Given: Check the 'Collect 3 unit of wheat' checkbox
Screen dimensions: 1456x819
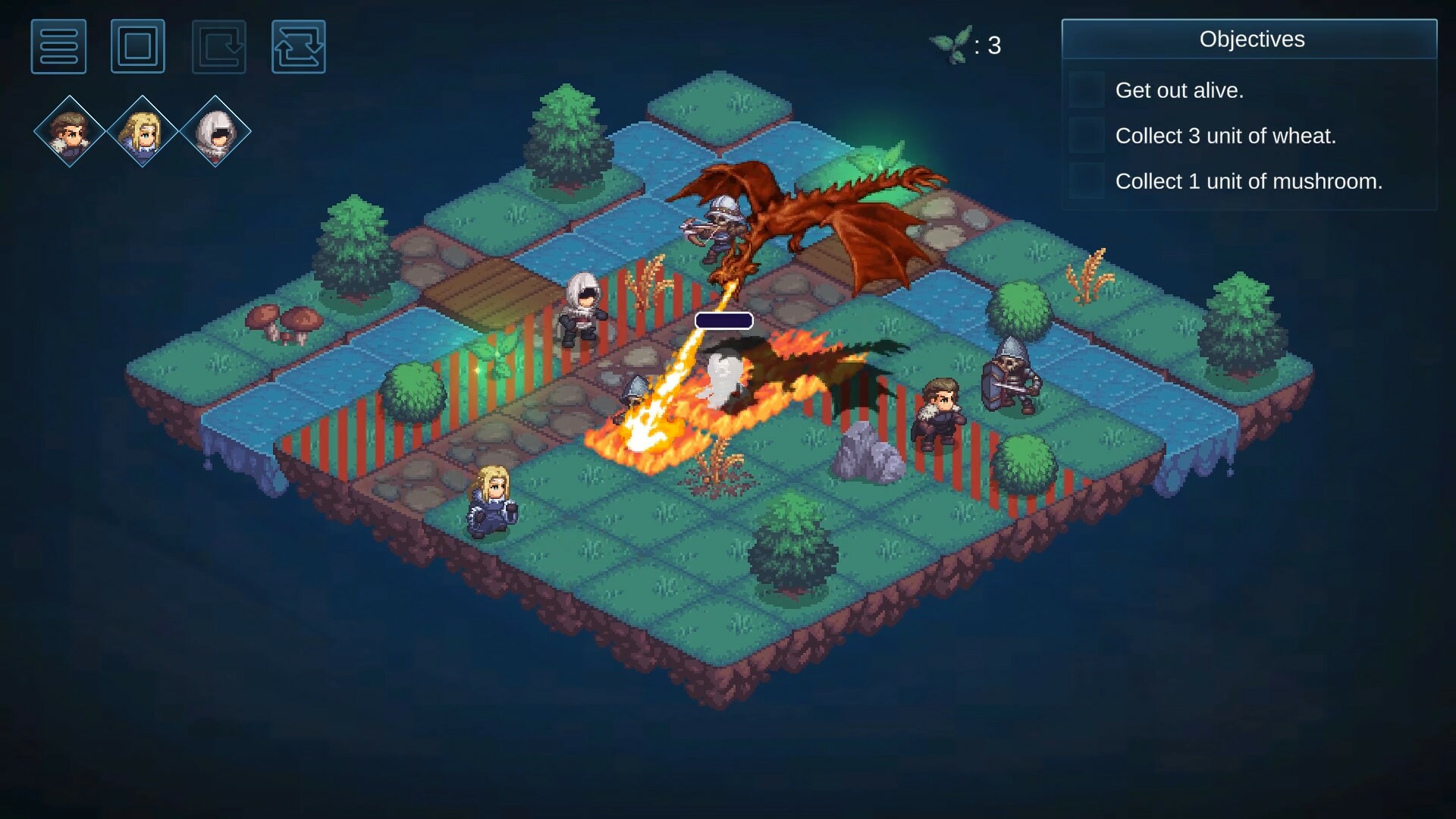Looking at the screenshot, I should tap(1087, 136).
